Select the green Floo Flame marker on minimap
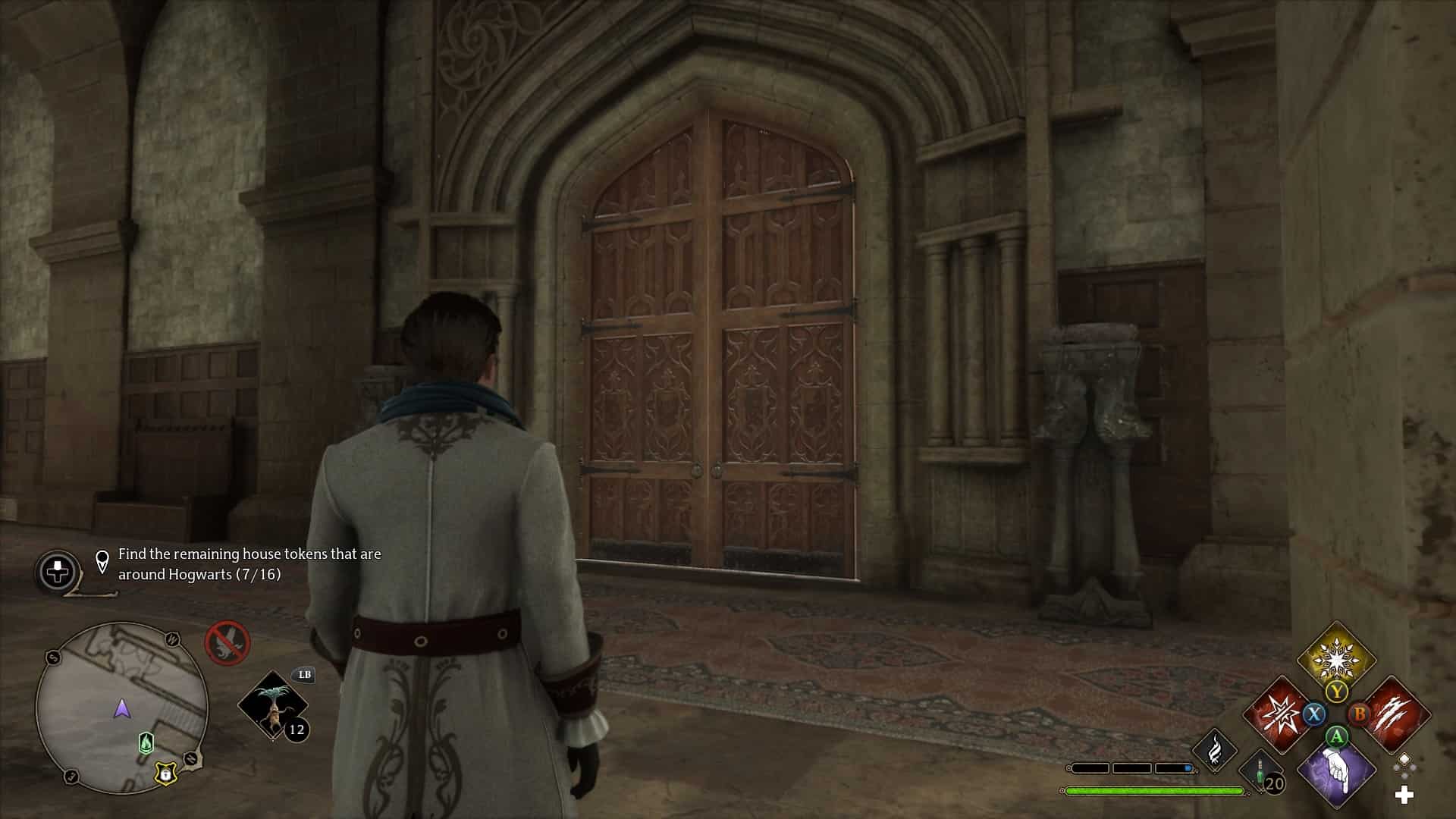 click(146, 742)
